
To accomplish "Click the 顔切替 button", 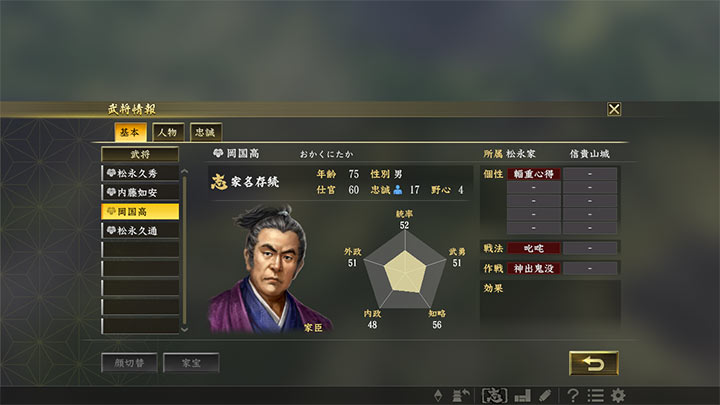I will tap(129, 363).
